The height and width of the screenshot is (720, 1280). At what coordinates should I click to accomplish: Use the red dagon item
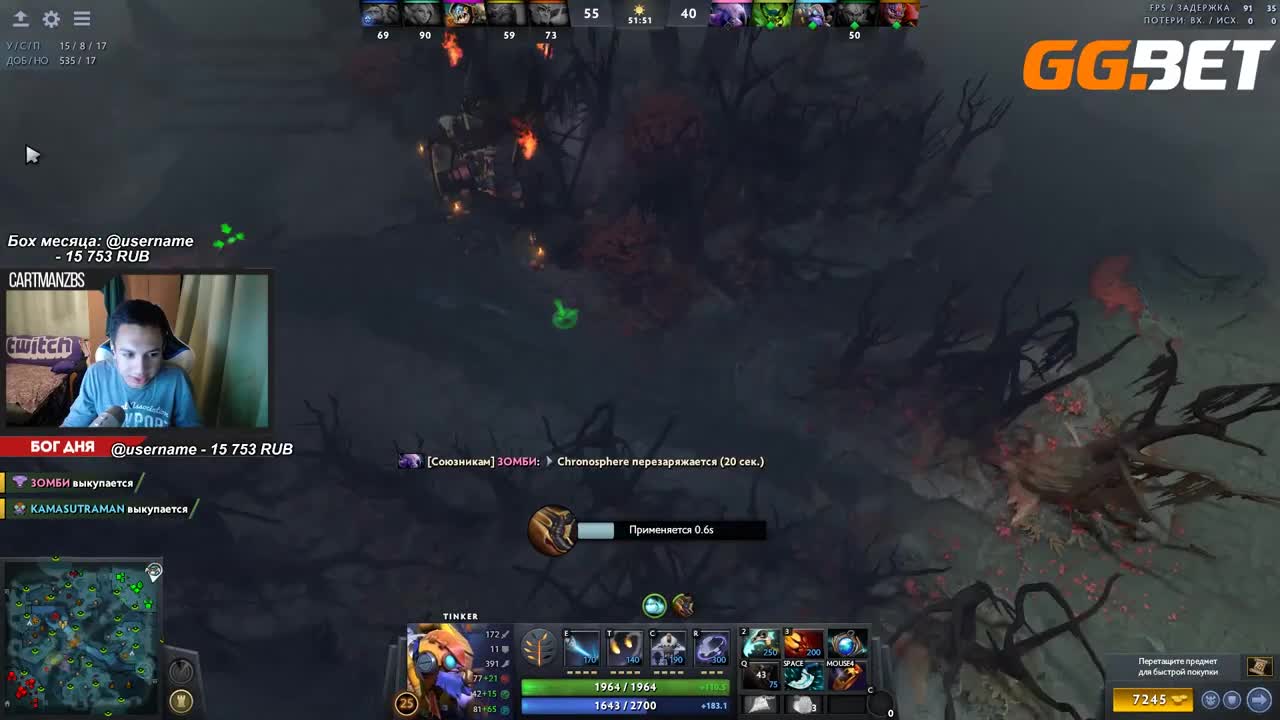pos(803,644)
